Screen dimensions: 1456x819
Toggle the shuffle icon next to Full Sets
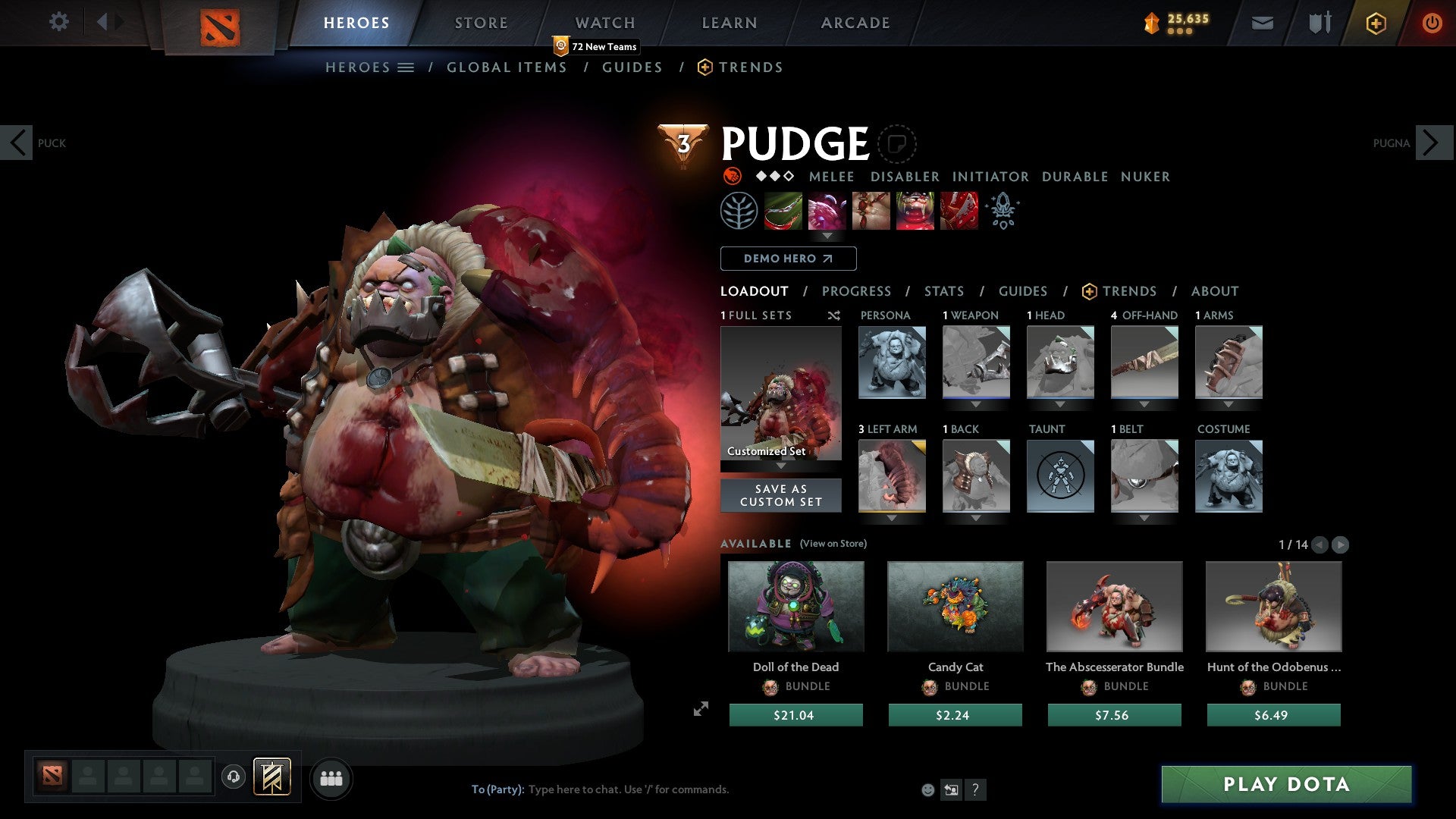(x=833, y=315)
